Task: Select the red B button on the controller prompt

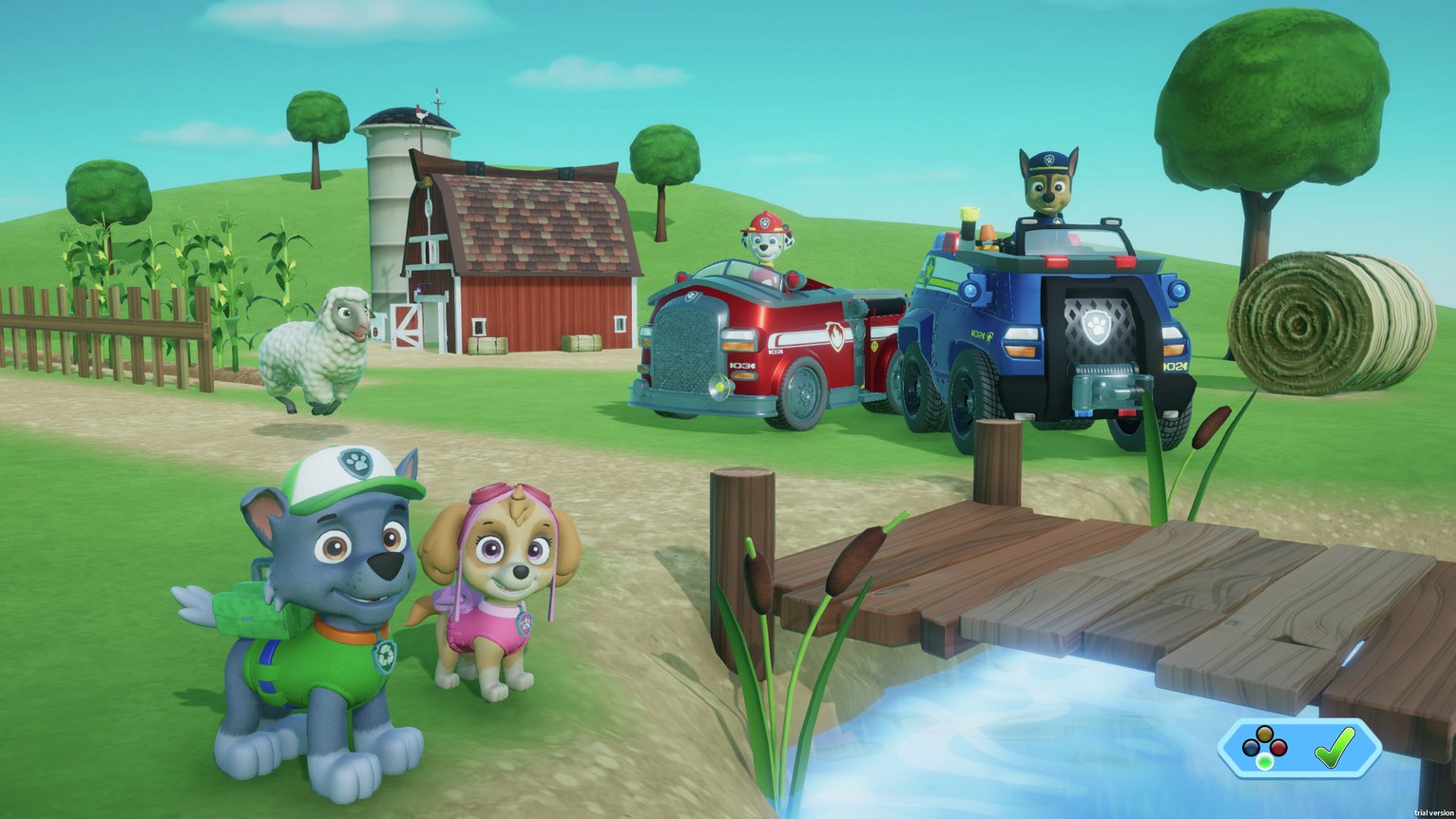Action: point(1278,747)
